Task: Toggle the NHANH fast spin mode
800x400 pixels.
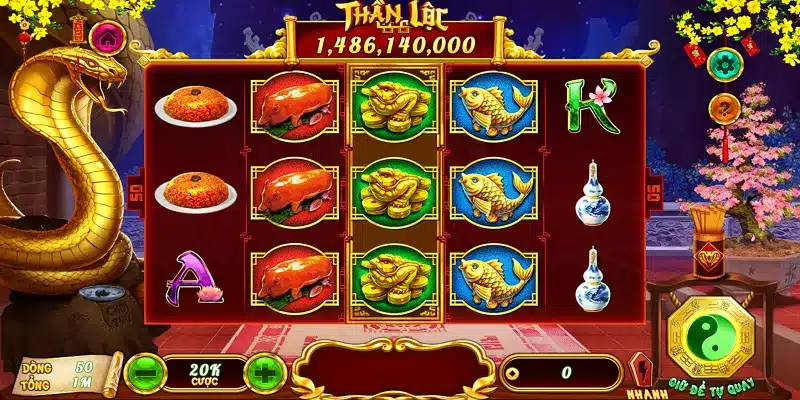Action: (x=638, y=371)
